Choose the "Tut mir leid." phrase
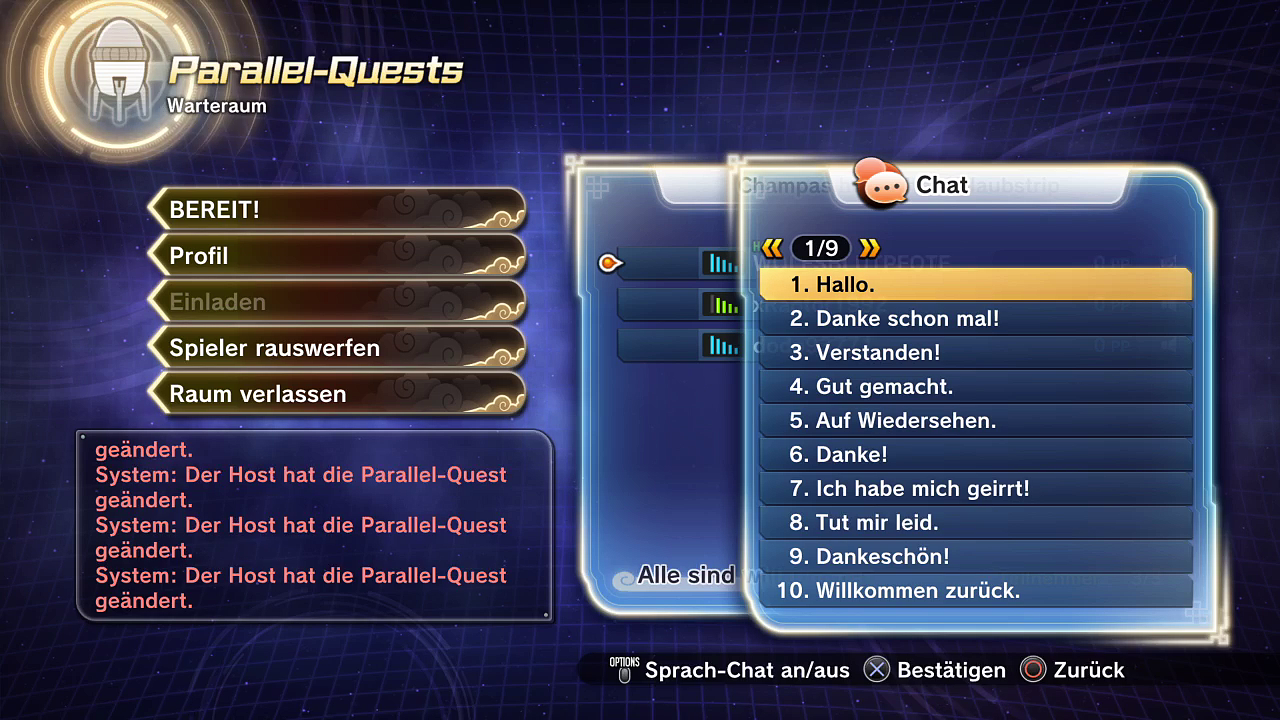Viewport: 1280px width, 720px height. (x=975, y=523)
